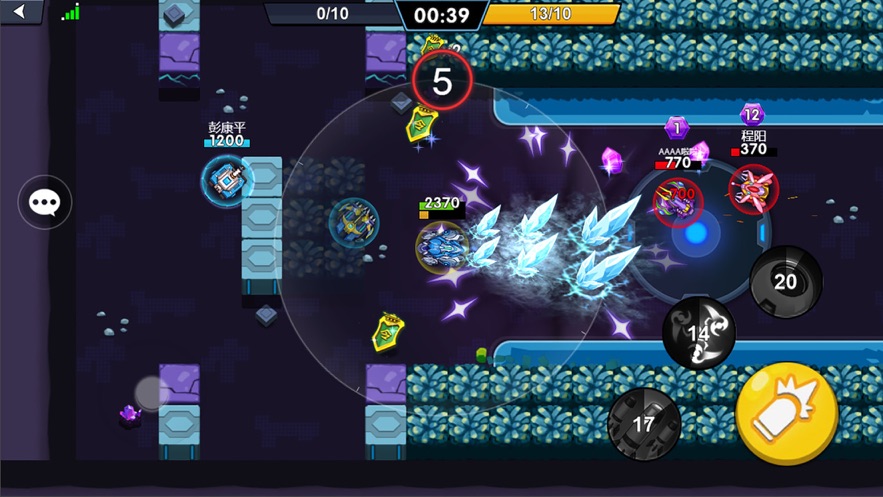
Task: Open the chat speech bubble
Action: click(x=45, y=203)
